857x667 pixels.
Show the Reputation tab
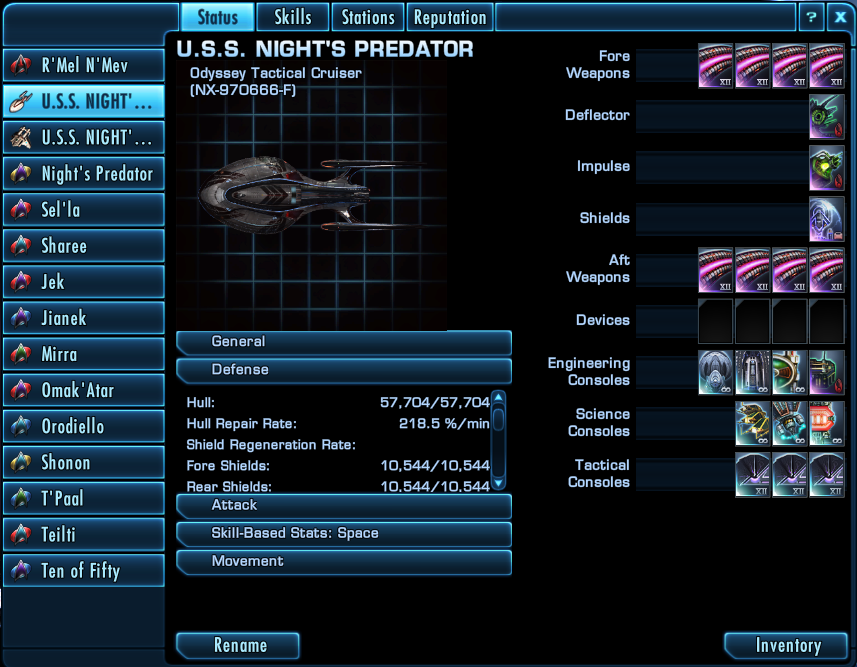pos(450,17)
